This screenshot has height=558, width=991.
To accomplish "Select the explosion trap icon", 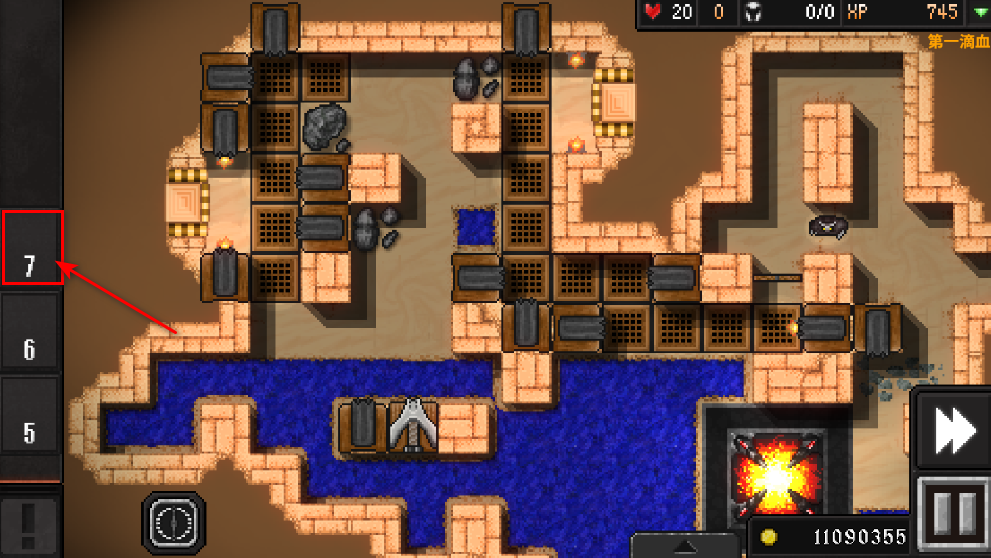I will (x=776, y=476).
